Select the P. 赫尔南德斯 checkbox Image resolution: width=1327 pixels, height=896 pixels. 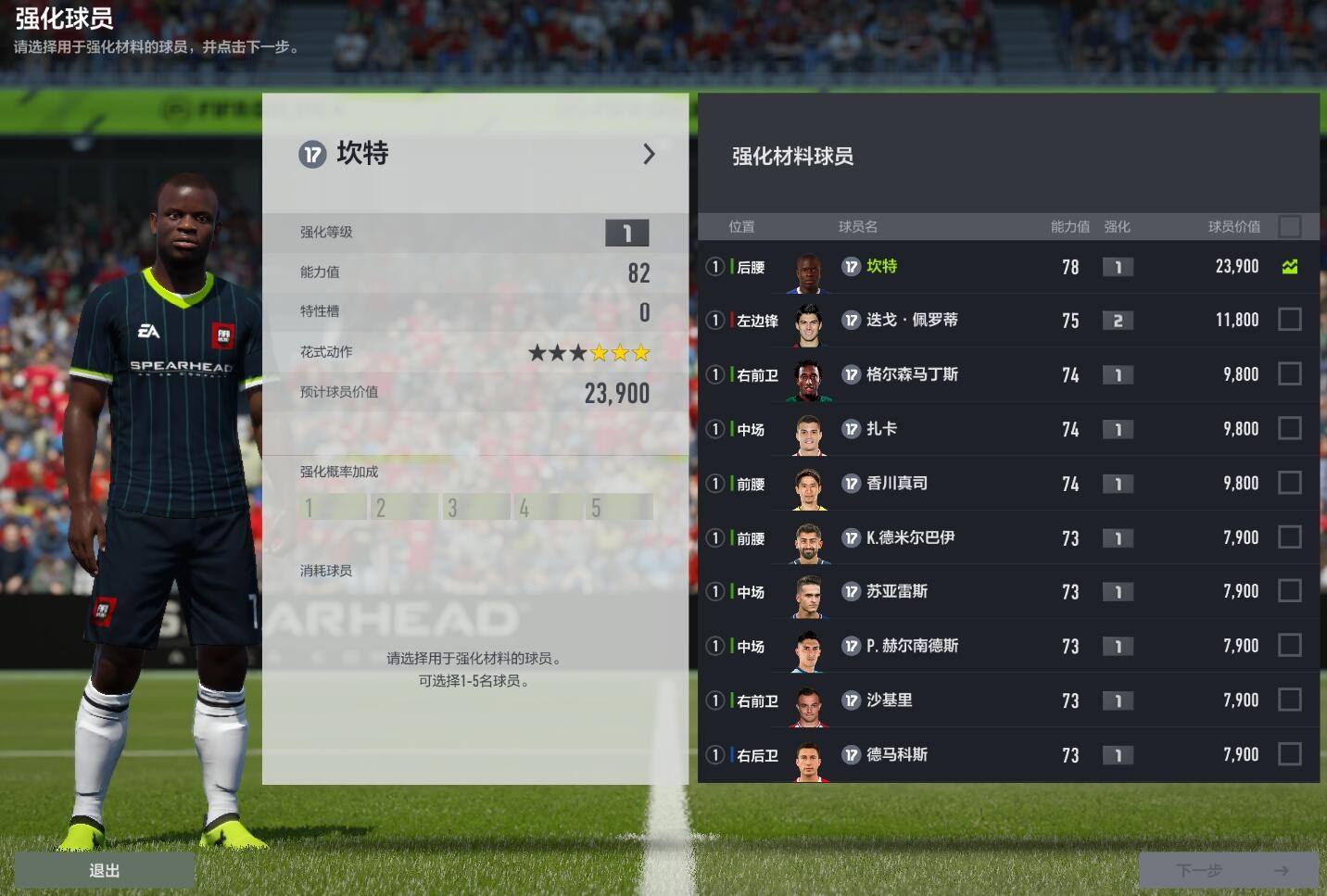coord(1289,646)
